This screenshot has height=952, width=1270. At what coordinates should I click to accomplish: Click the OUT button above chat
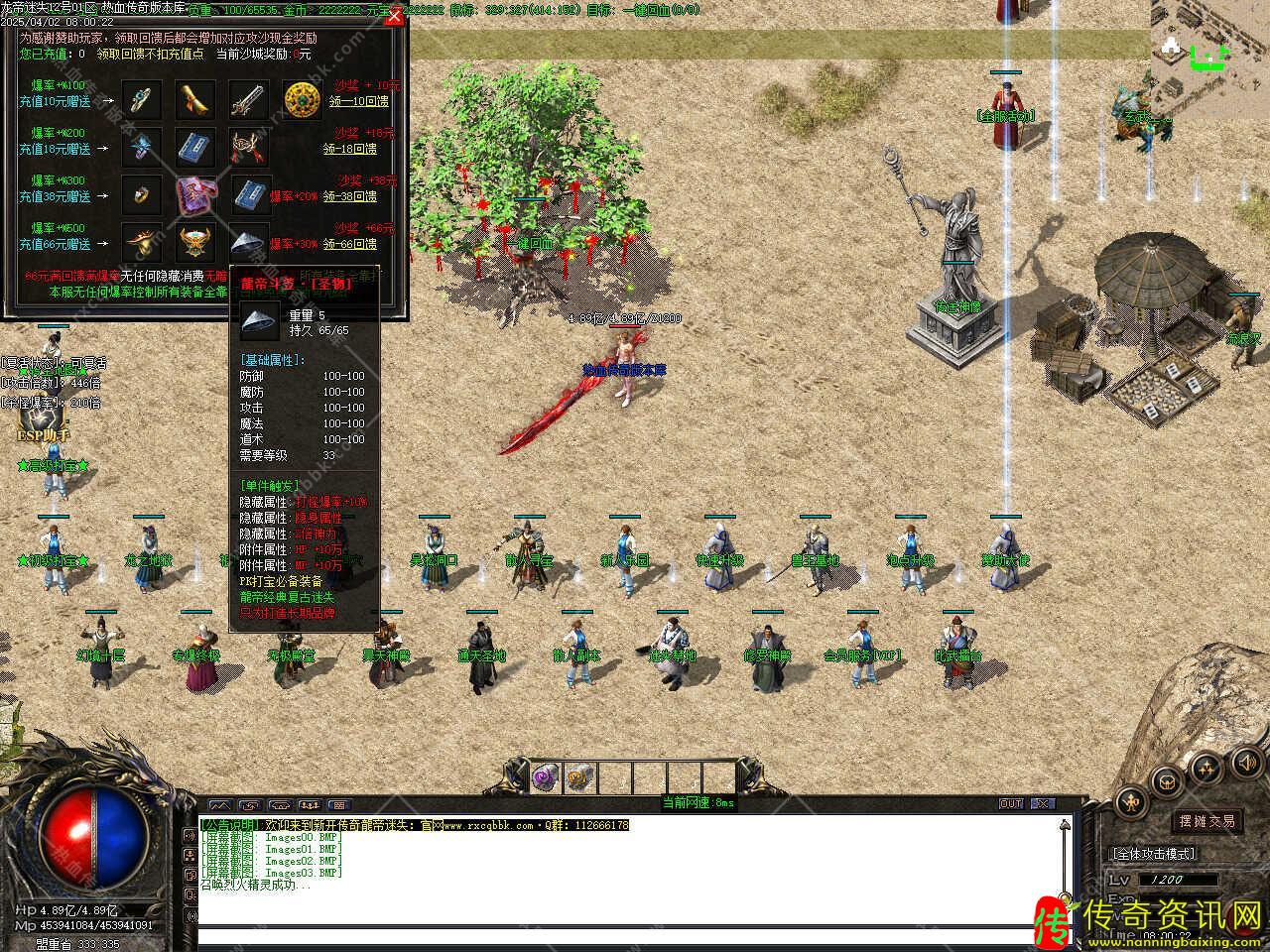point(1010,803)
